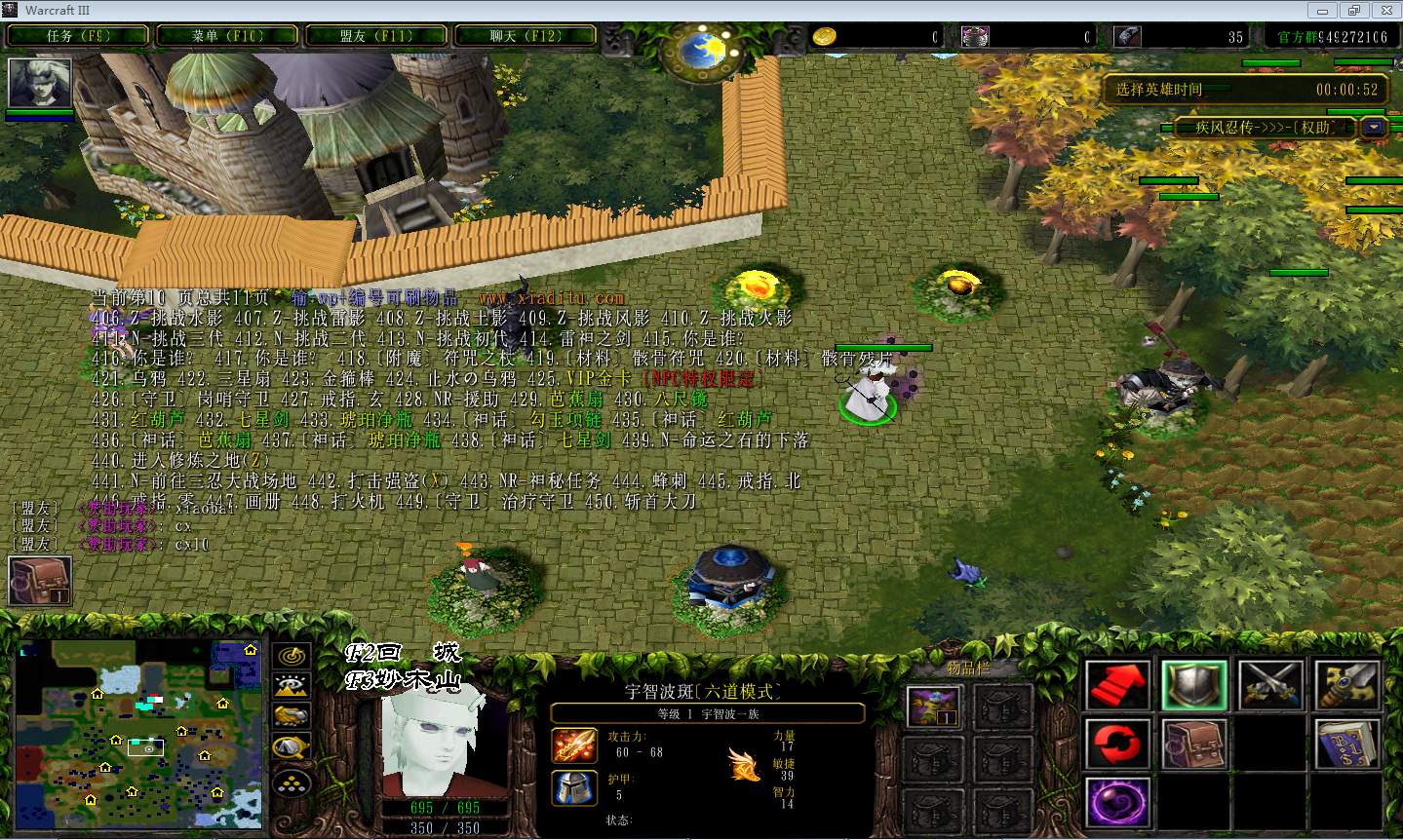Click the hero portrait of 宇智波斑
The width and height of the screenshot is (1403, 840).
coord(446,737)
